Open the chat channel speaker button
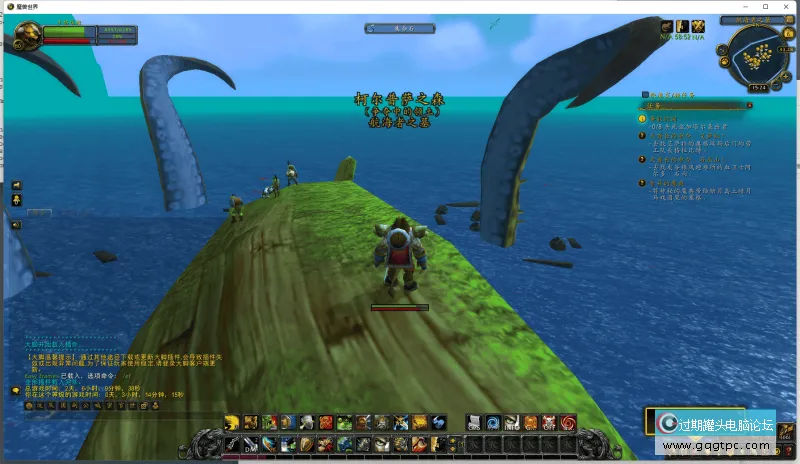The height and width of the screenshot is (464, 800). [x=16, y=225]
